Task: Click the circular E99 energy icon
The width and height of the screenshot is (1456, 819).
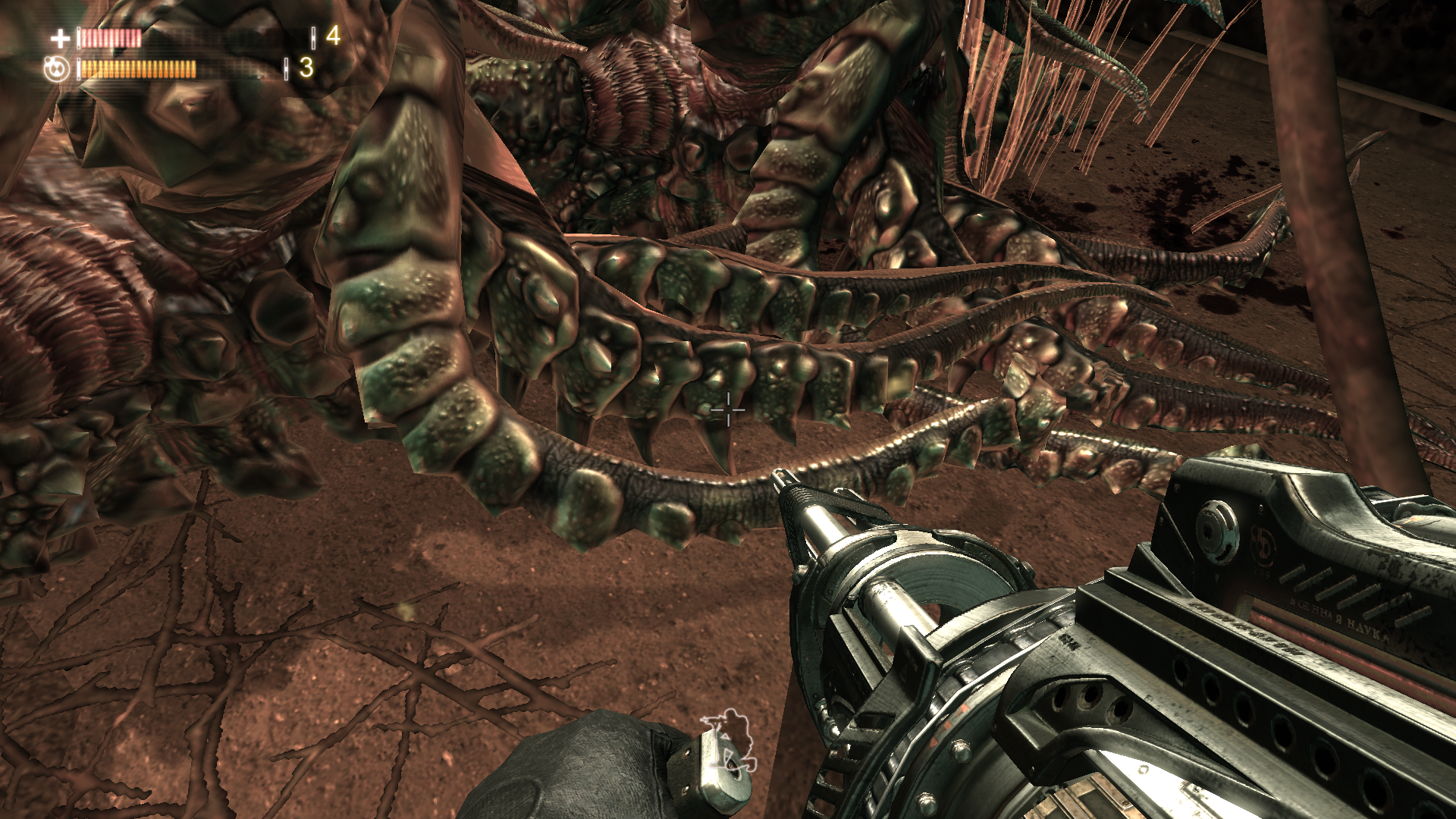Action: 56,69
